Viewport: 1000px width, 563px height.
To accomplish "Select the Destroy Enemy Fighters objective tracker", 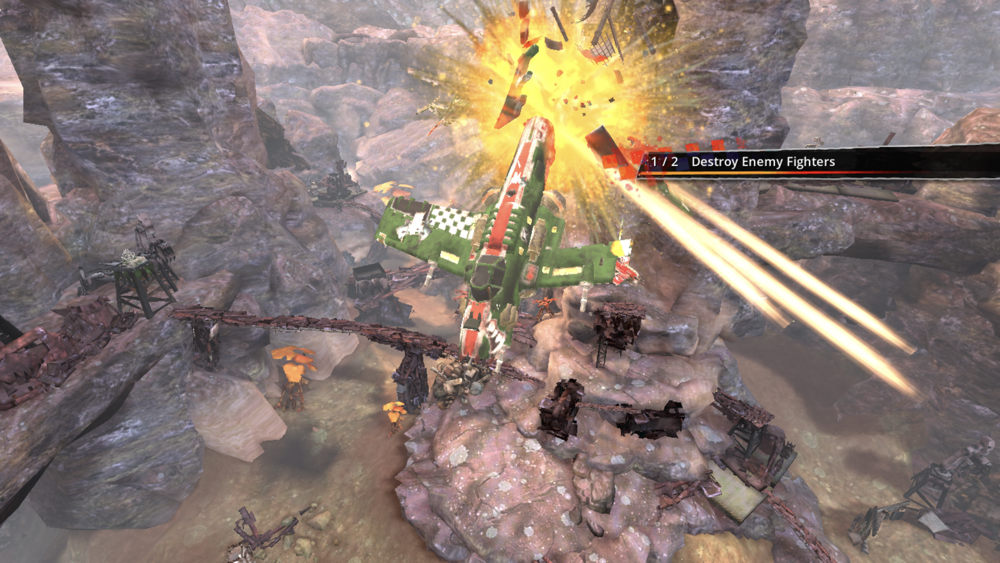I will point(762,161).
